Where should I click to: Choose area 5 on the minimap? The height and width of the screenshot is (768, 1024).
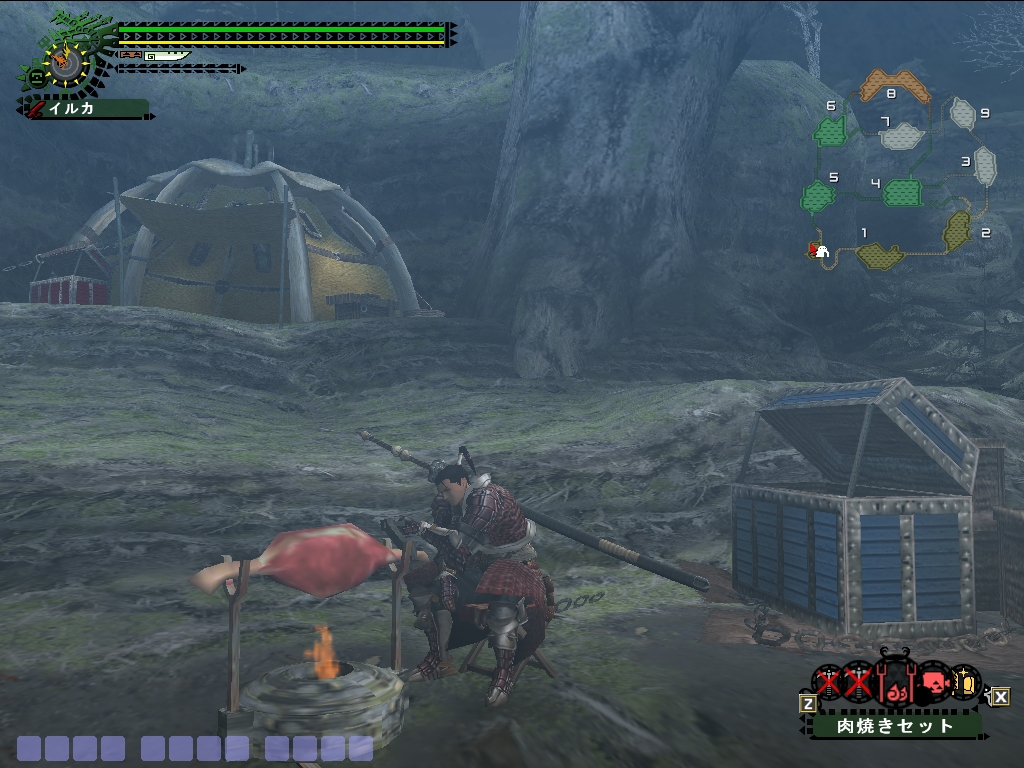click(818, 196)
